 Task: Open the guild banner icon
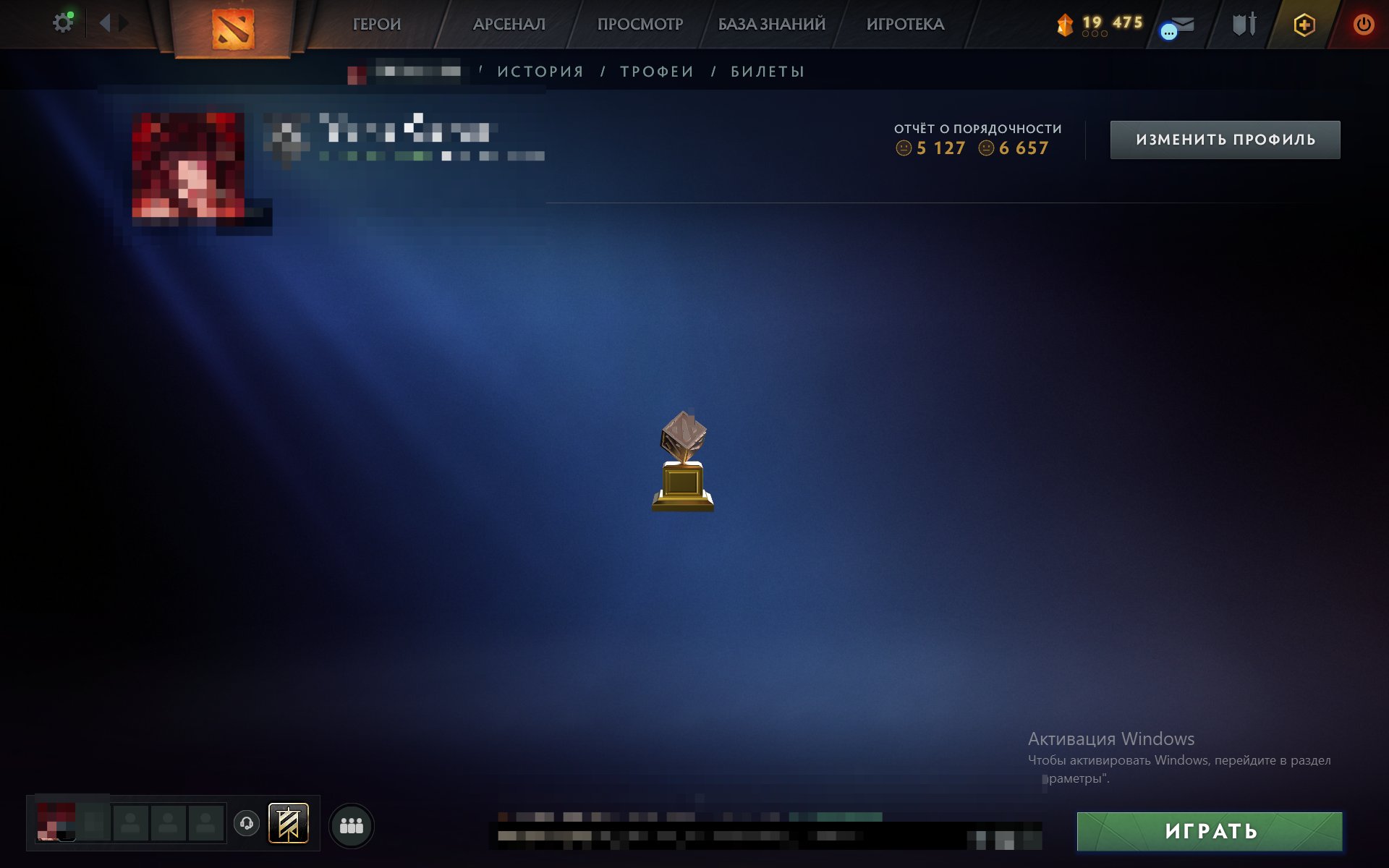[x=288, y=822]
